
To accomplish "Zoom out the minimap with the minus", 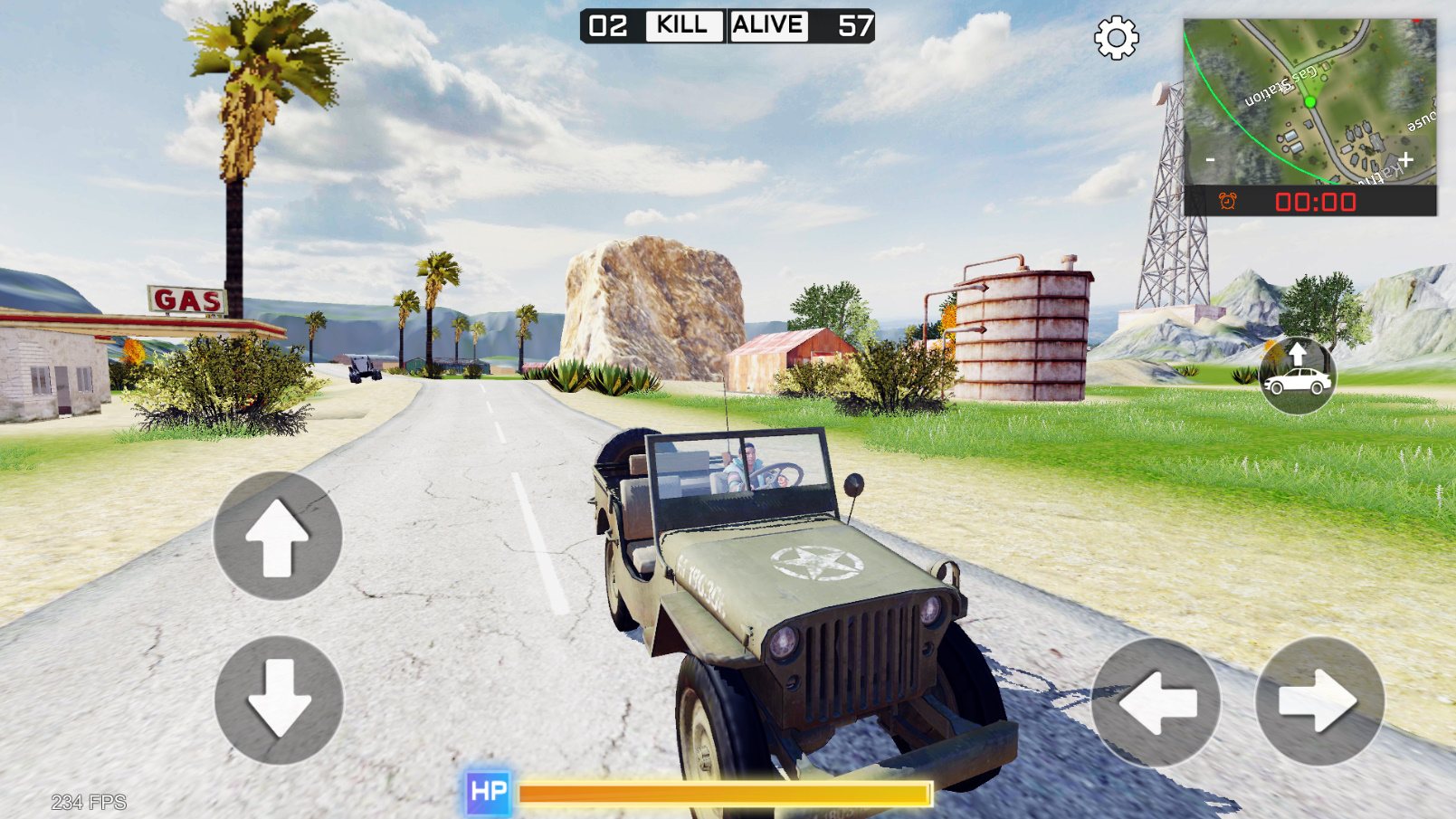I will click(x=1209, y=158).
